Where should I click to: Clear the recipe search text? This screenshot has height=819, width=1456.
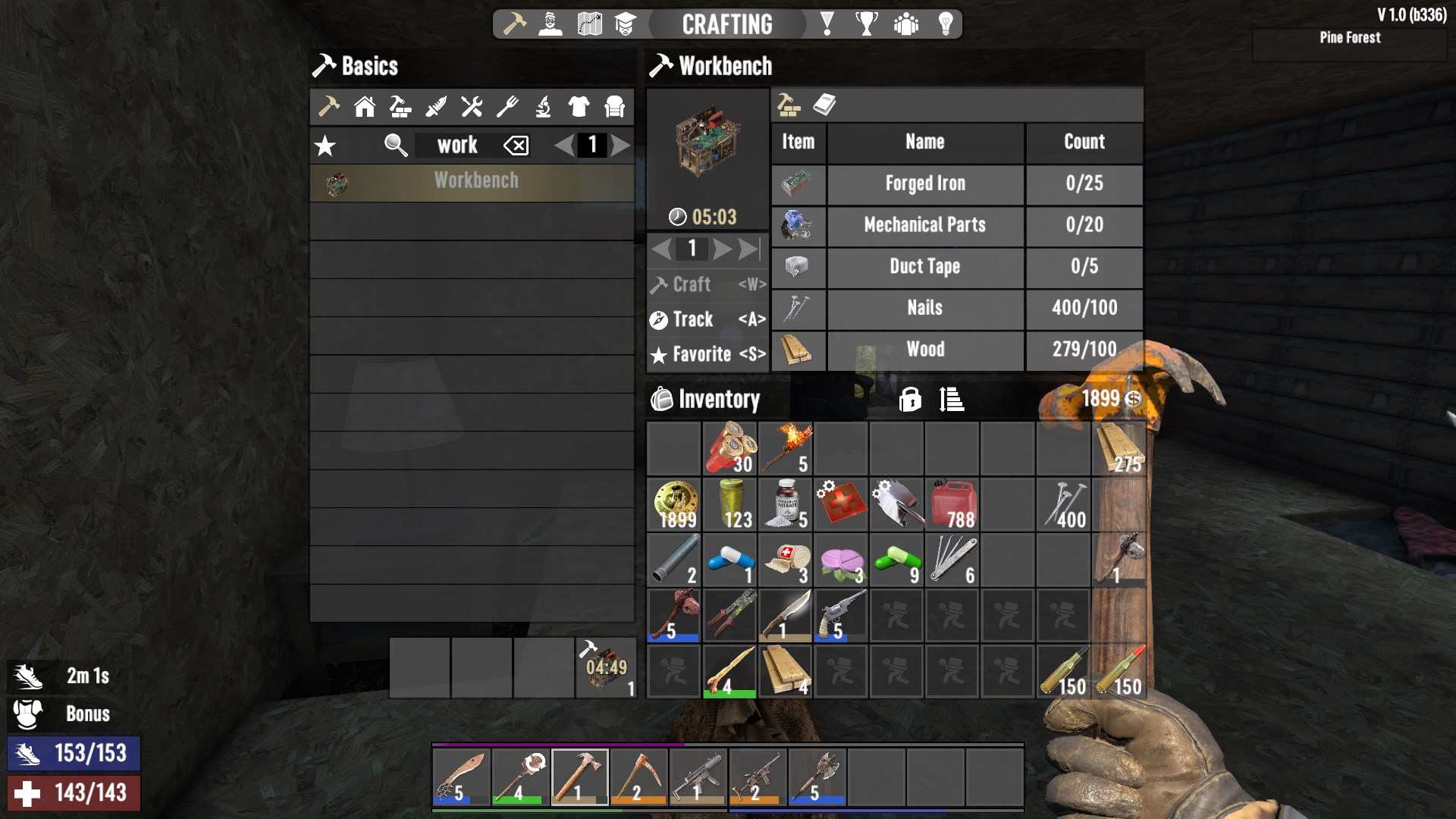516,146
